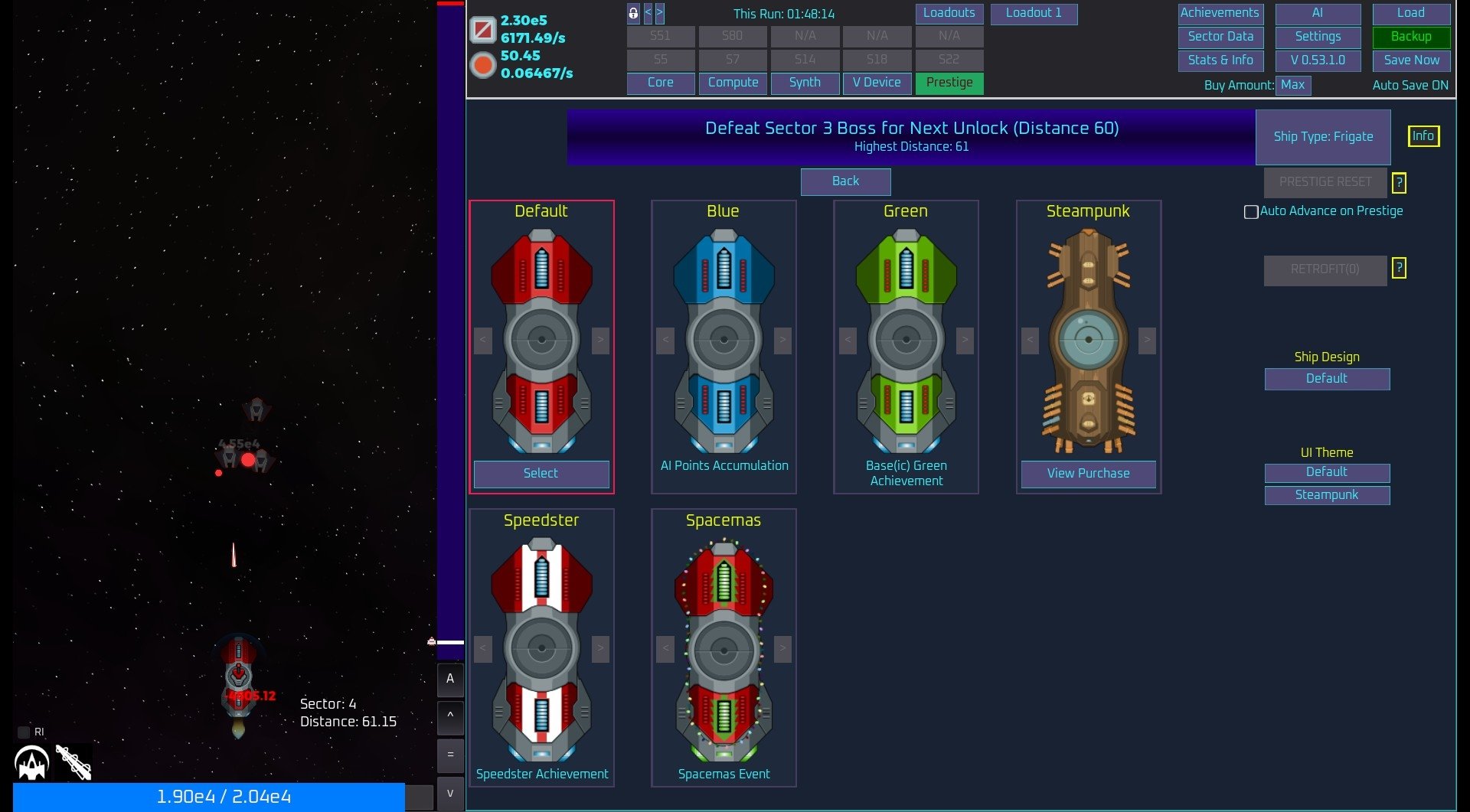Open the Achievements screen
This screenshot has width=1470, height=812.
tap(1220, 13)
